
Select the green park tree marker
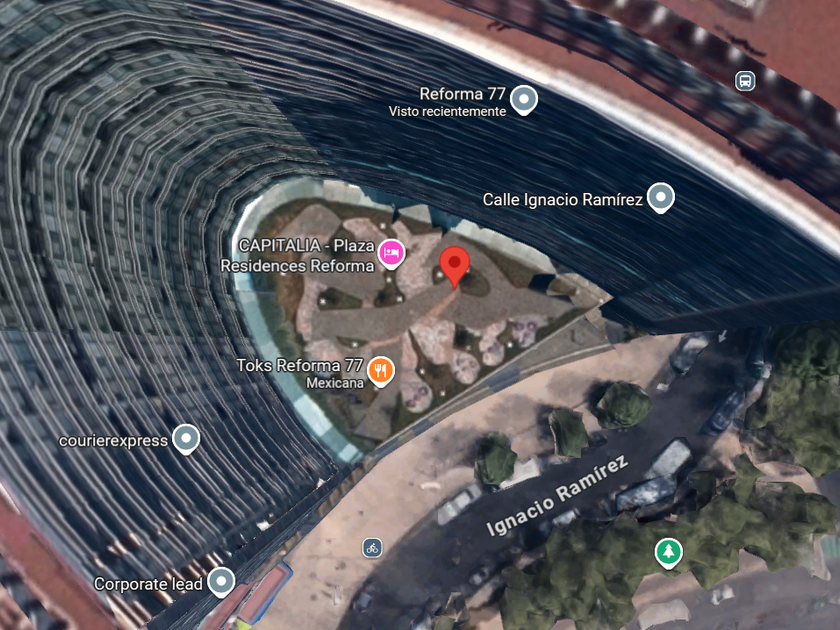point(668,550)
